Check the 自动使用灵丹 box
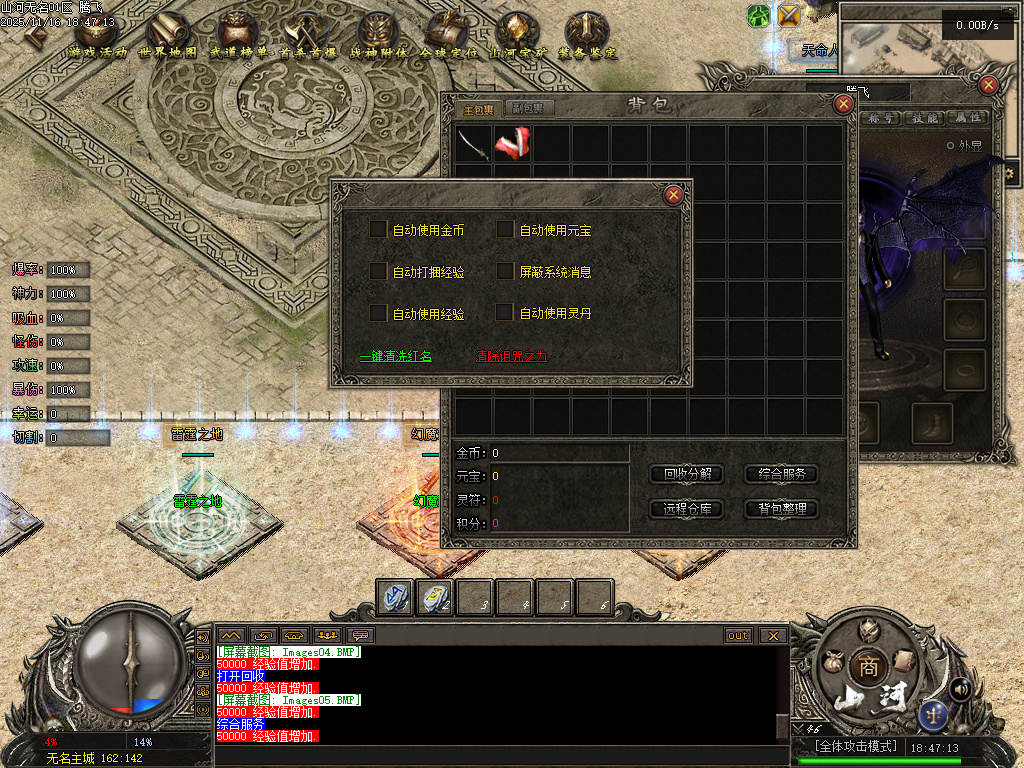1024x768 pixels. tap(505, 313)
